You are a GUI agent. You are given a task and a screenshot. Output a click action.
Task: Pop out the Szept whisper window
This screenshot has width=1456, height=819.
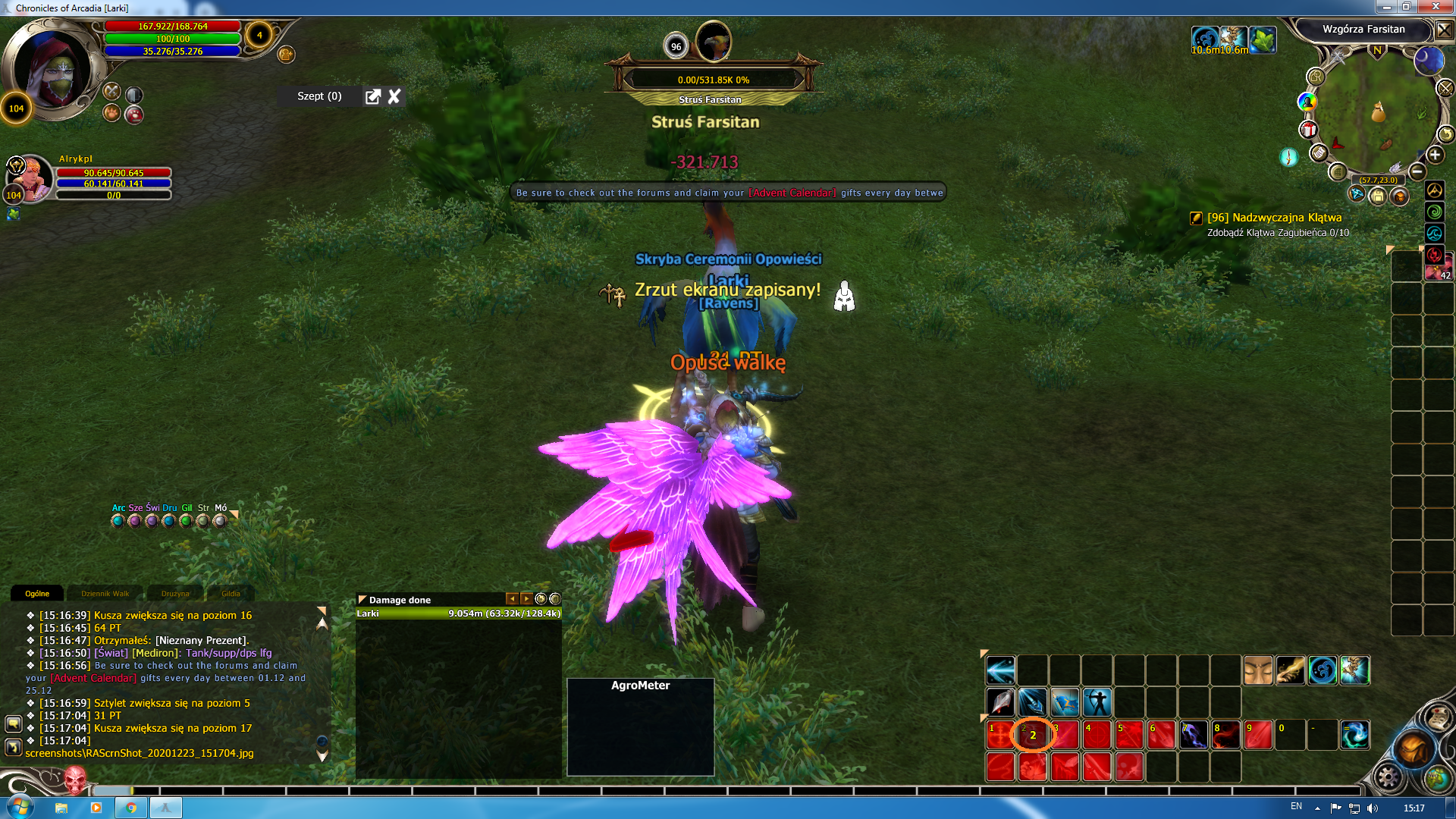pyautogui.click(x=372, y=96)
